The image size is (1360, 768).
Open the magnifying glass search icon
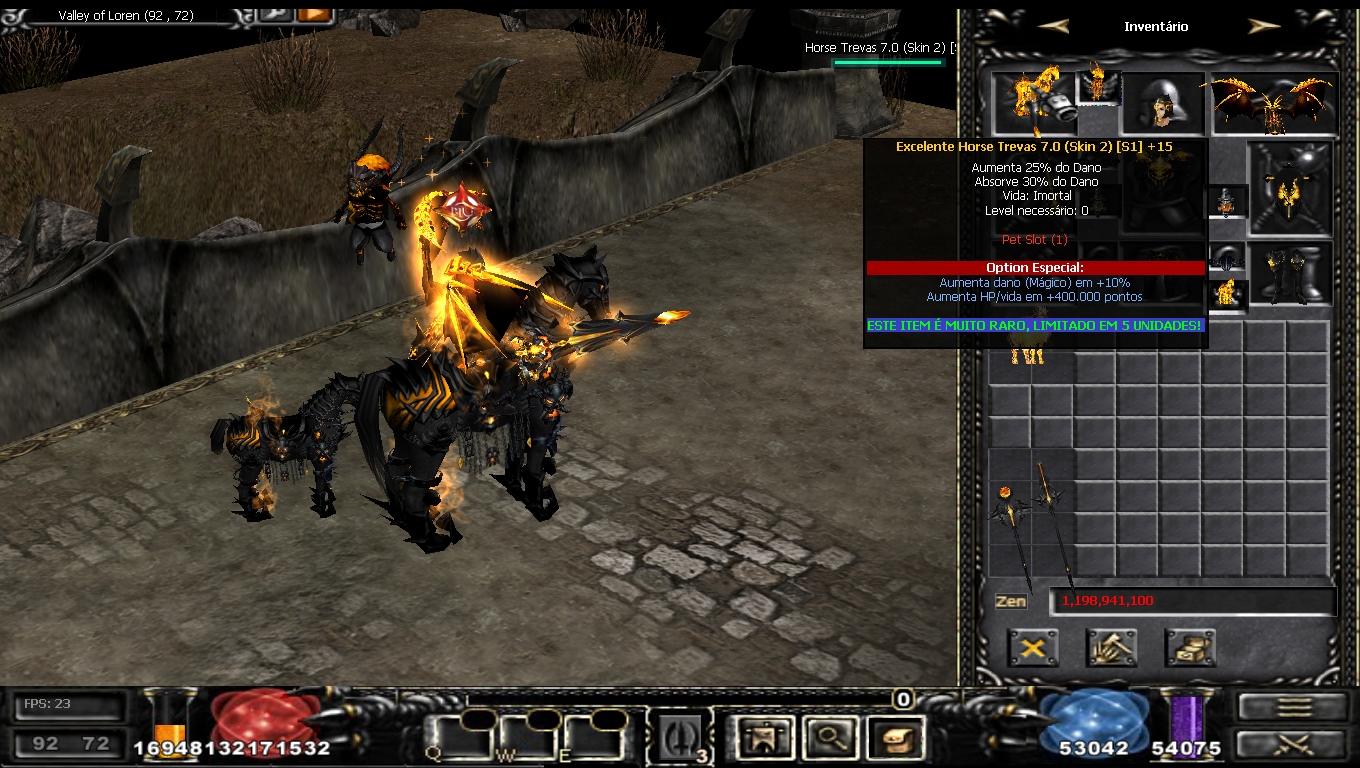click(828, 739)
